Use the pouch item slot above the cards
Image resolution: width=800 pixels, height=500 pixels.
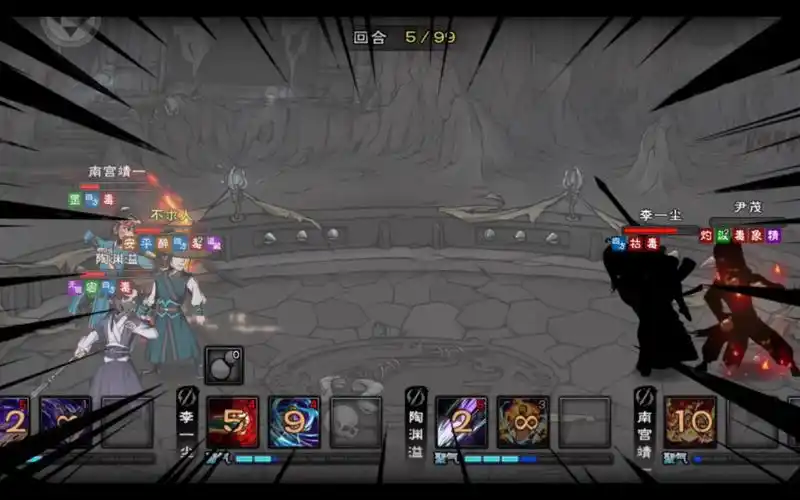coord(223,366)
